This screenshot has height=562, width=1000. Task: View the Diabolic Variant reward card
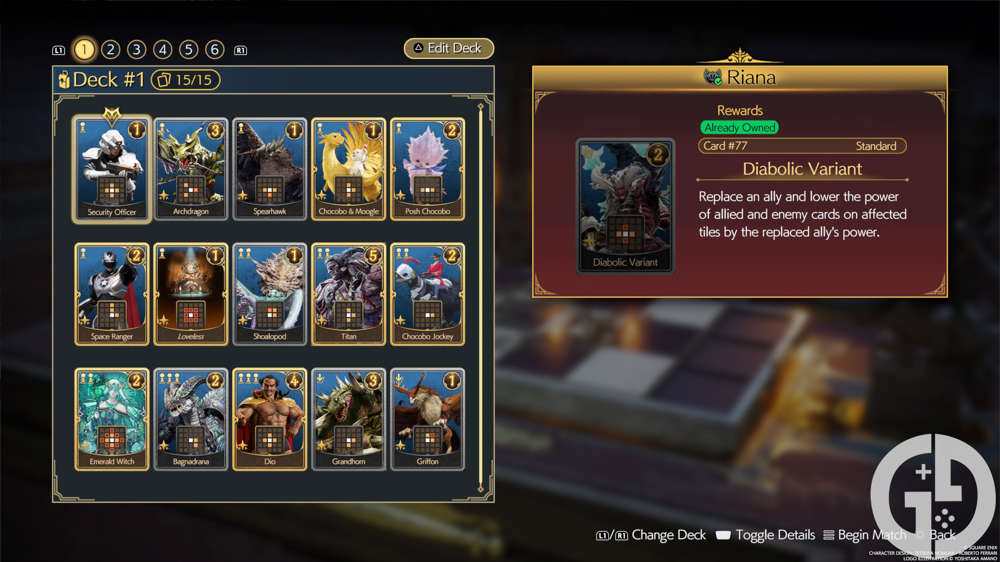click(626, 206)
